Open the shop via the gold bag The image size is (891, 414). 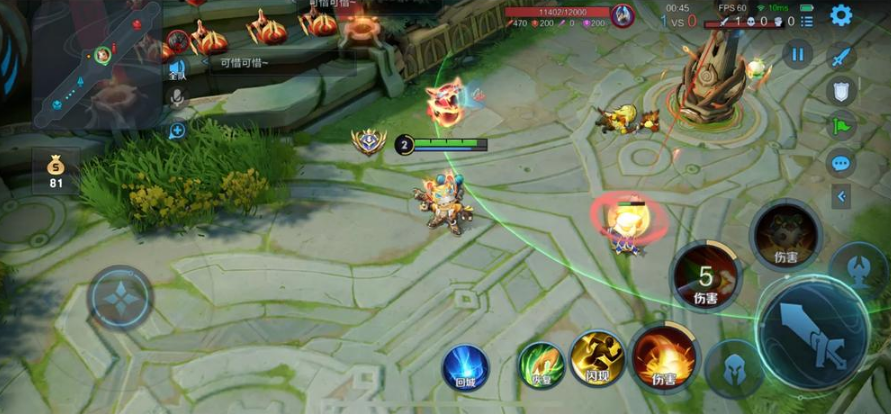click(x=56, y=171)
